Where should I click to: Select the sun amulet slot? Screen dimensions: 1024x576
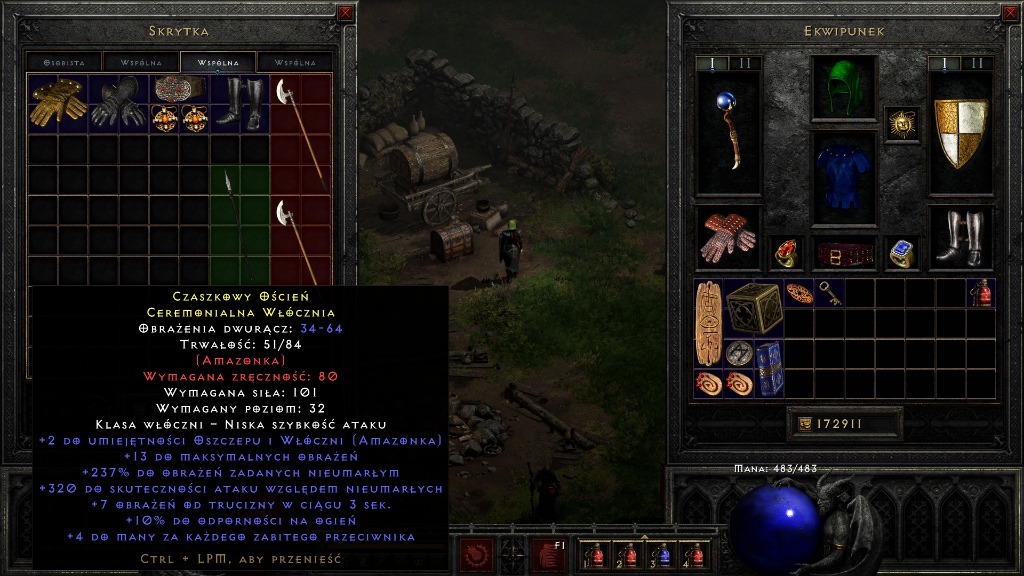point(902,124)
